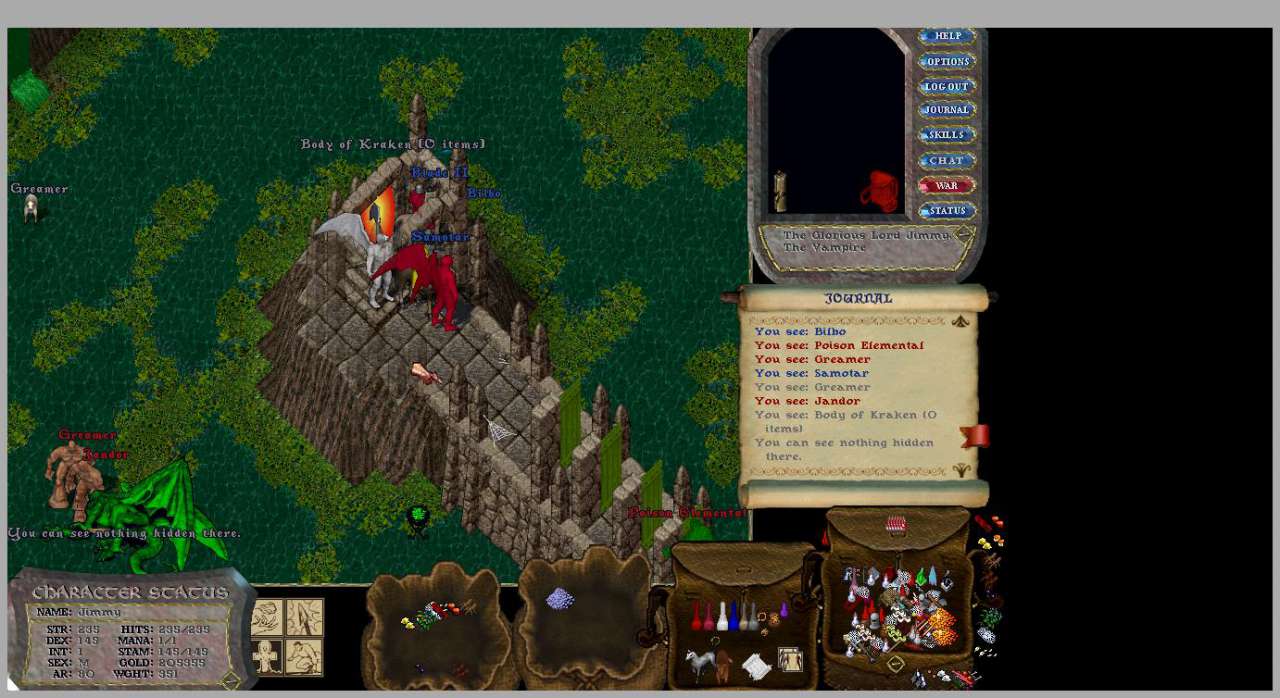Open the Options menu
The image size is (1280, 698).
point(946,61)
